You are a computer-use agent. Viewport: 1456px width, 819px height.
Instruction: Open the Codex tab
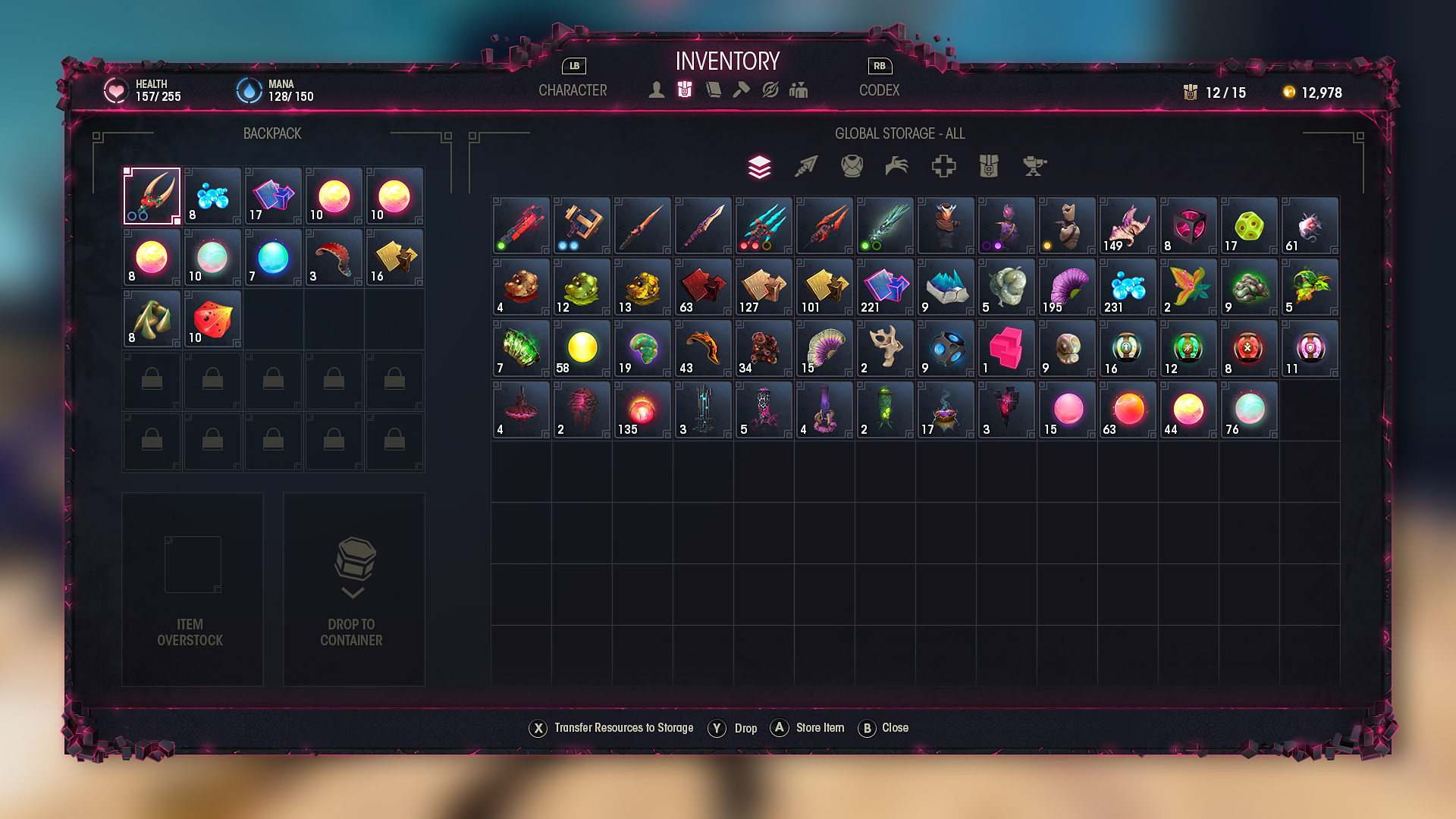[x=879, y=90]
